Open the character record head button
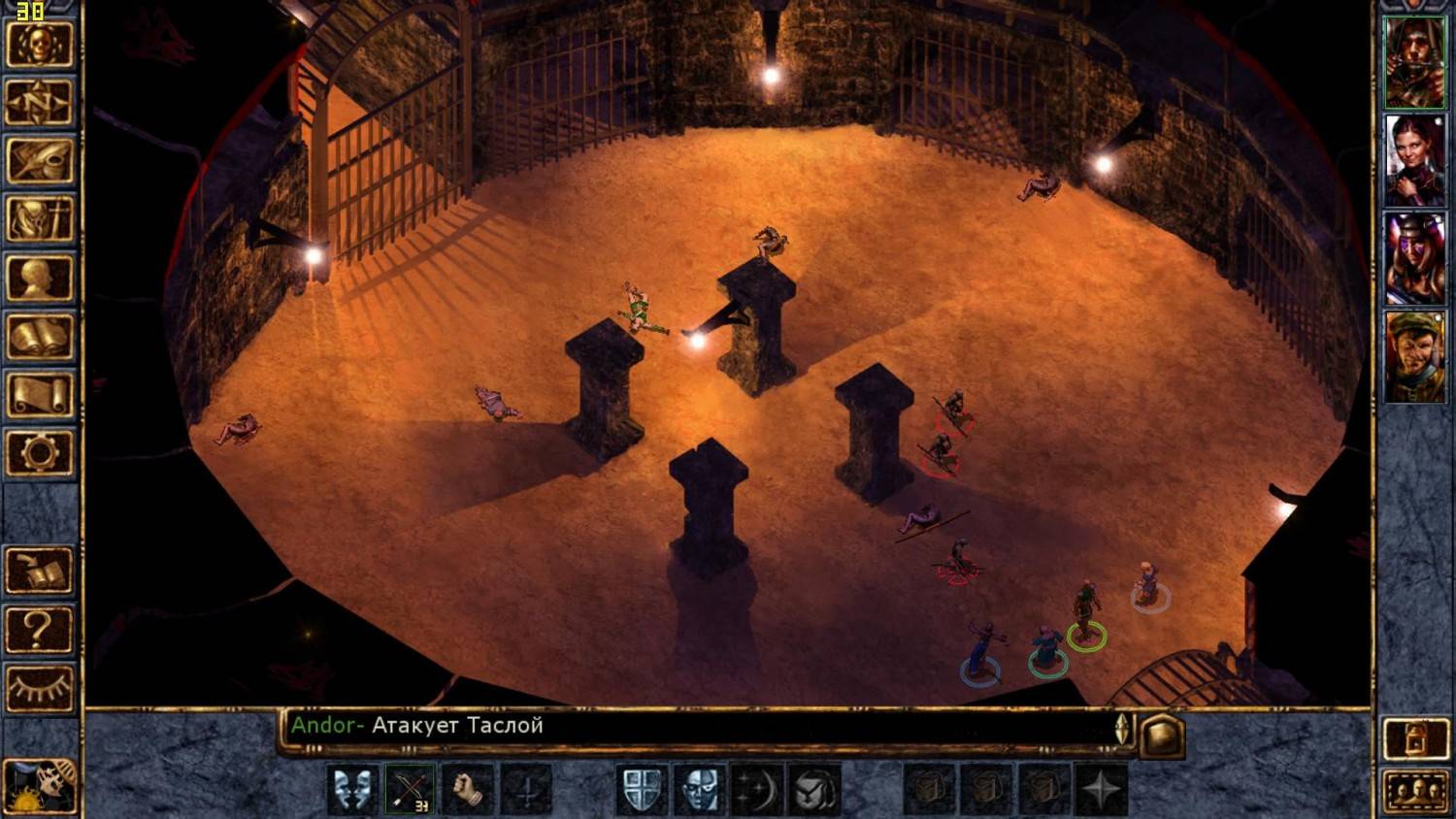This screenshot has height=819, width=1456. (40, 278)
